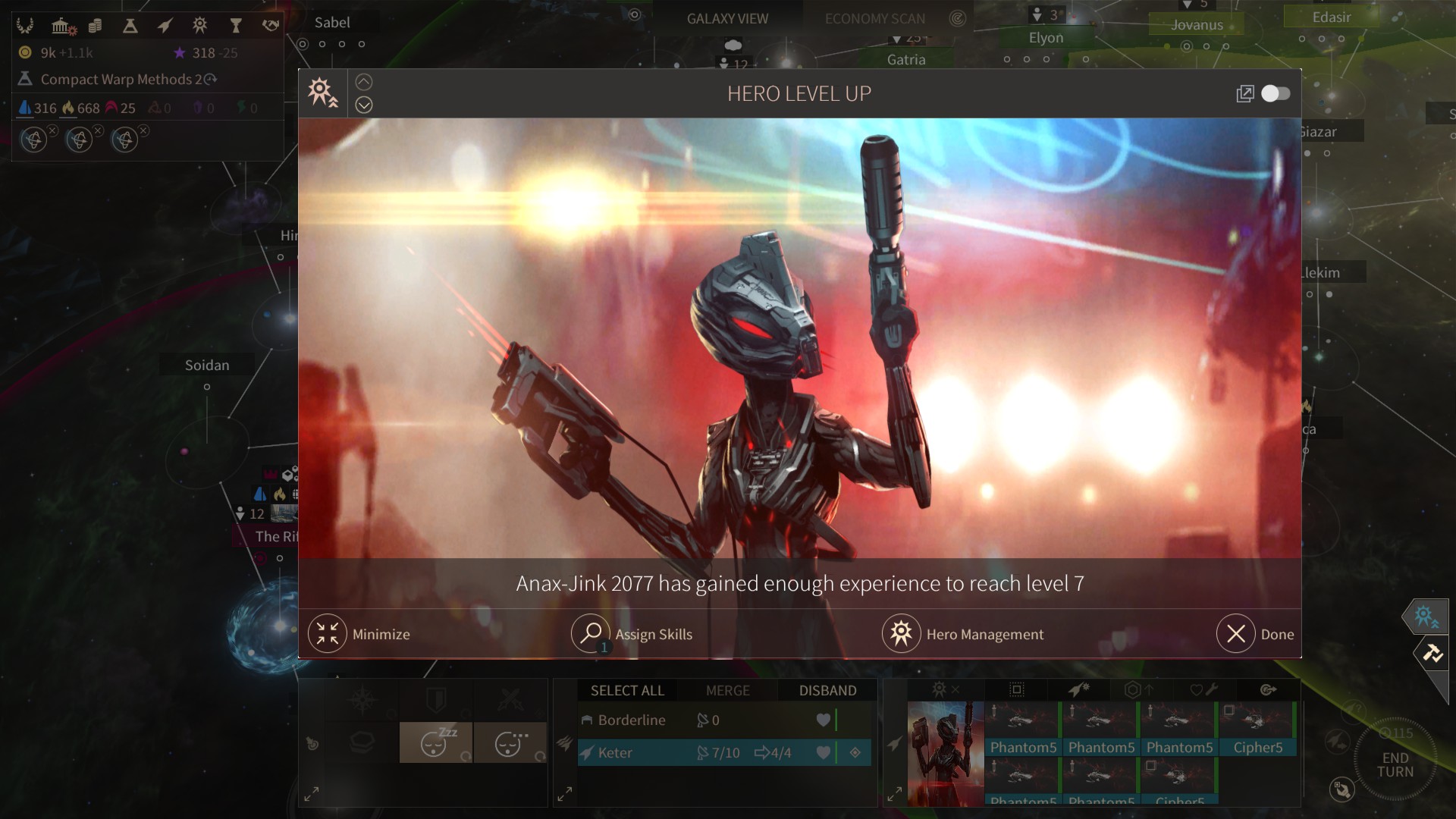Switch to Galaxy View

tap(727, 18)
